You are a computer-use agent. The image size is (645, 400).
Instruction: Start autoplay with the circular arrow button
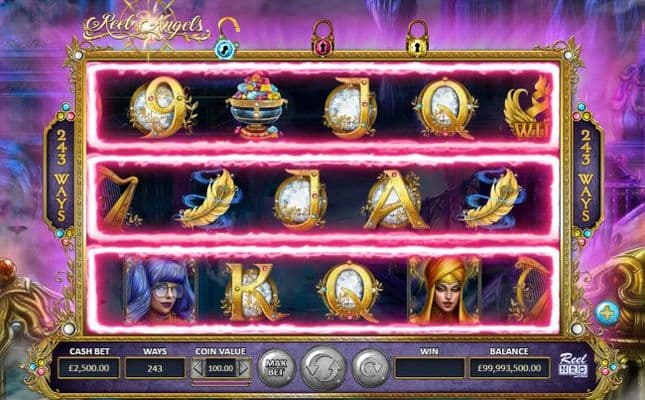369,367
